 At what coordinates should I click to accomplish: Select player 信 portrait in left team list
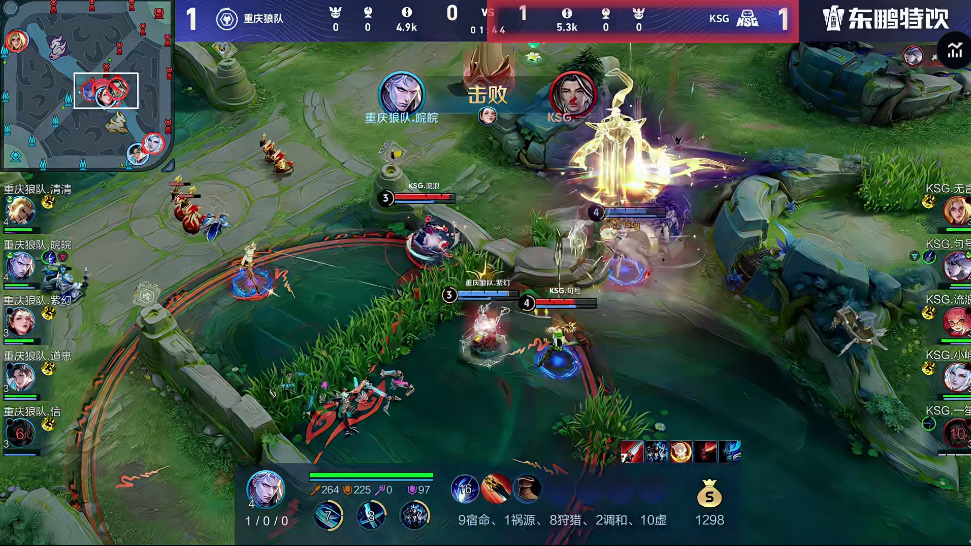tap(19, 431)
